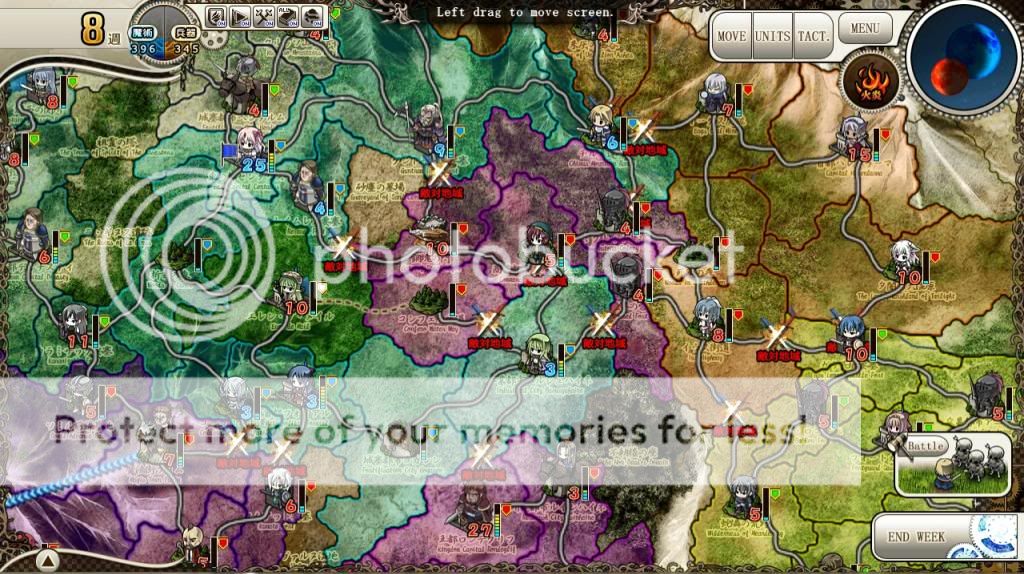The image size is (1024, 574).
Task: Start the Battle with skeletons panel
Action: pyautogui.click(x=951, y=463)
